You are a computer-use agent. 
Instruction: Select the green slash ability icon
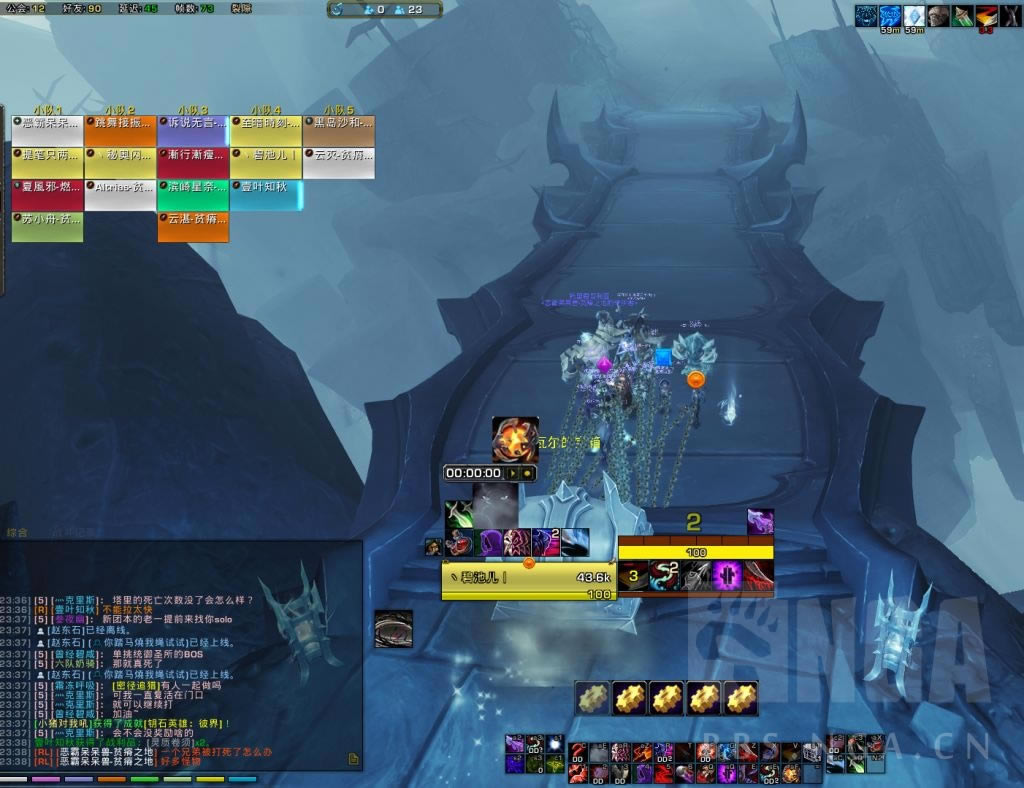pyautogui.click(x=460, y=514)
